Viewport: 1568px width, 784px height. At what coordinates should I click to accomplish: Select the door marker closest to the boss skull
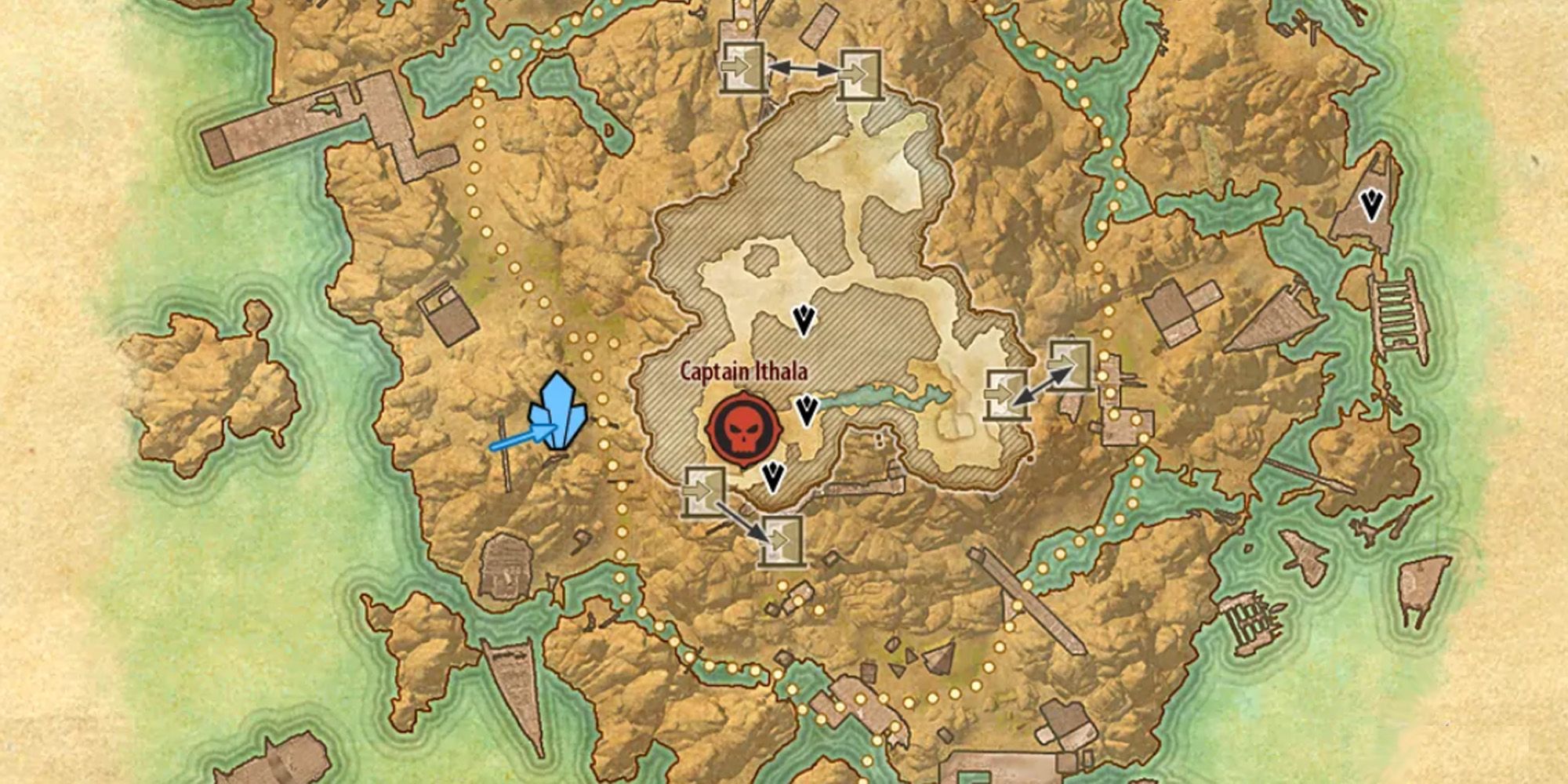pos(705,492)
